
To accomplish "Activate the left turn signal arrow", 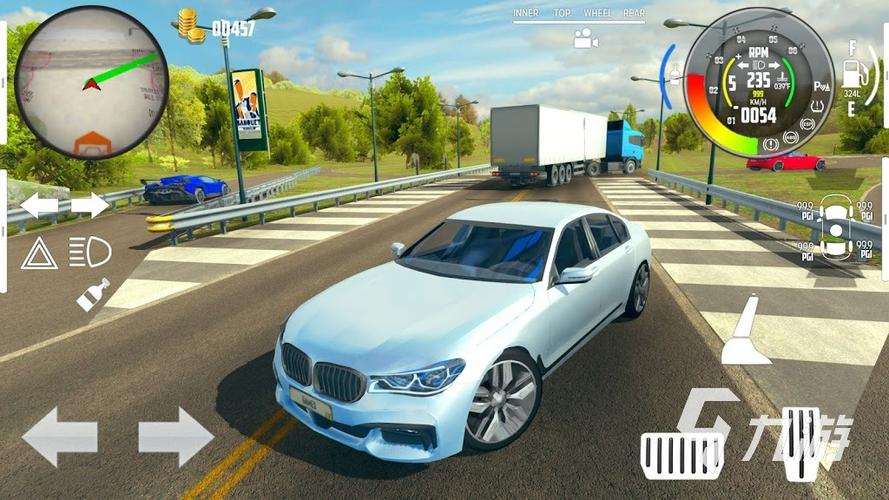I will tap(40, 206).
